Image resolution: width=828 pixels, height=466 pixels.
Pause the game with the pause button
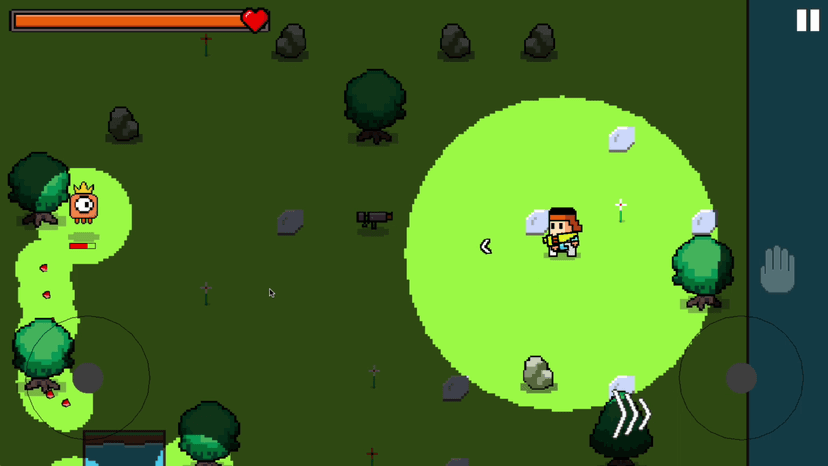point(807,21)
